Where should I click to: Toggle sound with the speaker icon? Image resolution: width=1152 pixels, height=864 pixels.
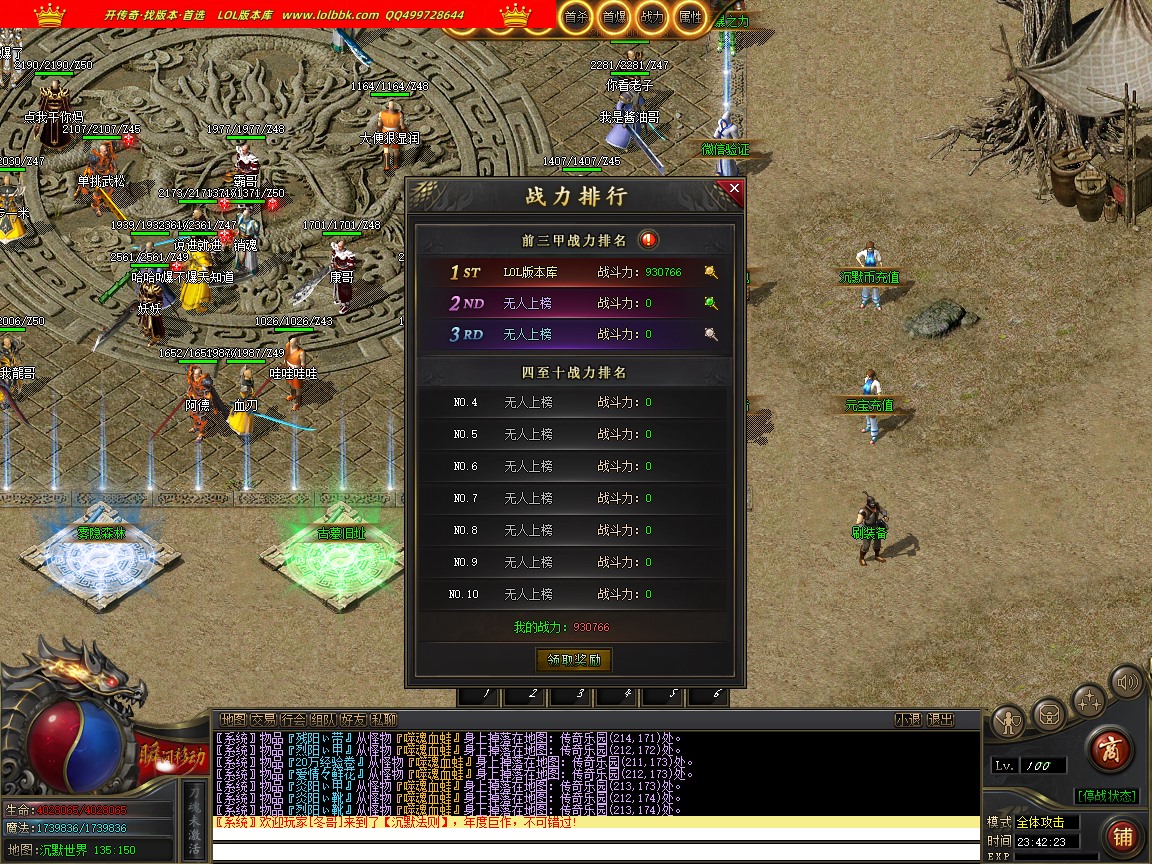[1128, 684]
